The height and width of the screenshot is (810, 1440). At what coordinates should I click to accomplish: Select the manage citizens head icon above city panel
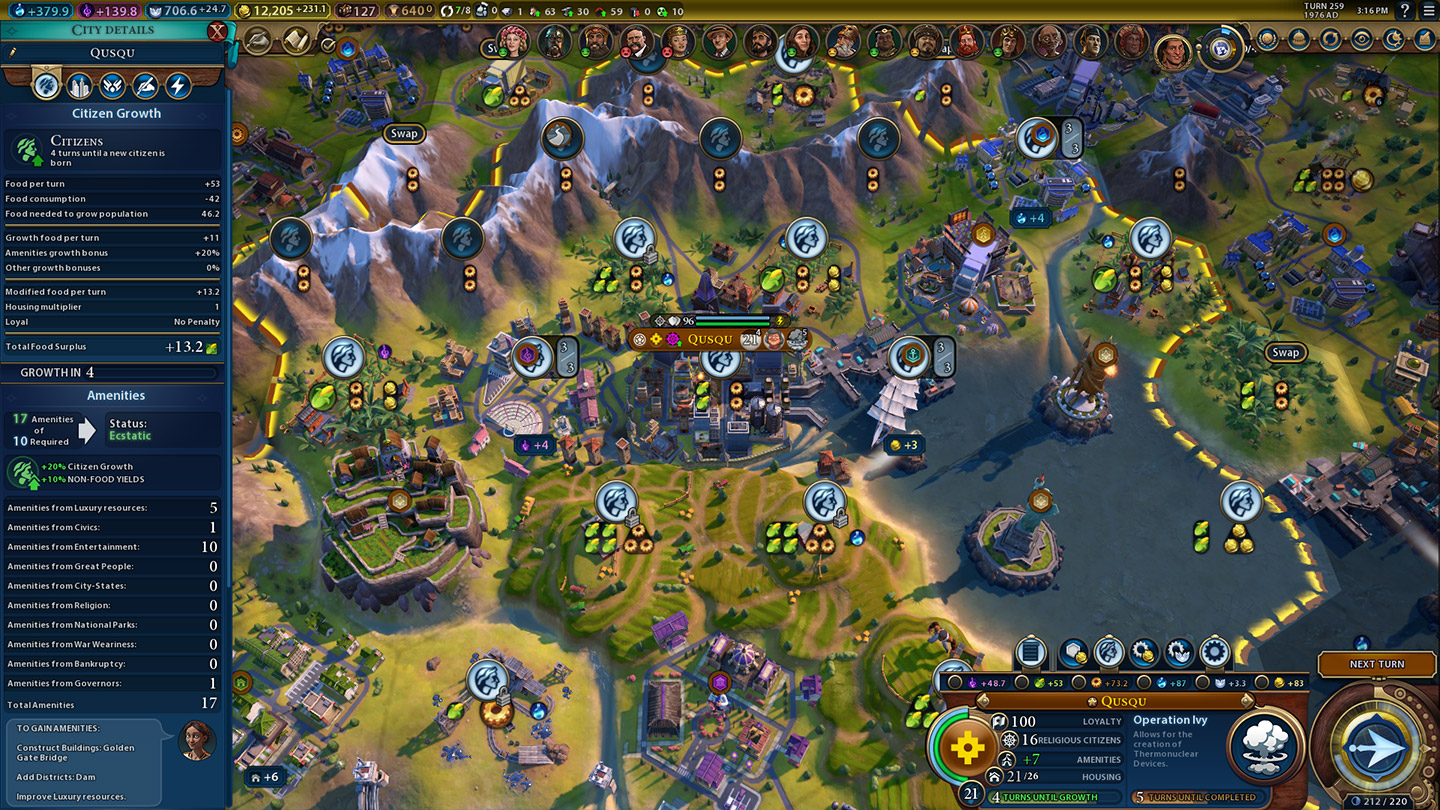coord(1109,653)
